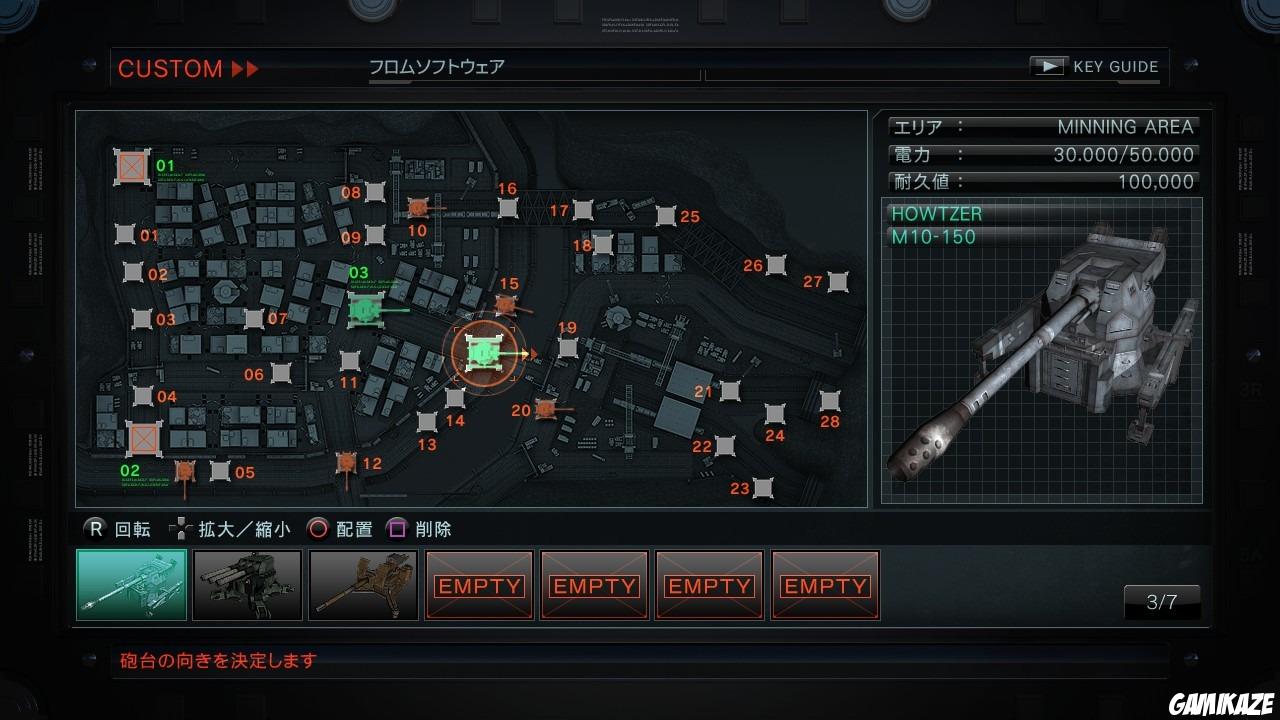
Task: Click the KEY GUIDE play icon
Action: click(1049, 66)
